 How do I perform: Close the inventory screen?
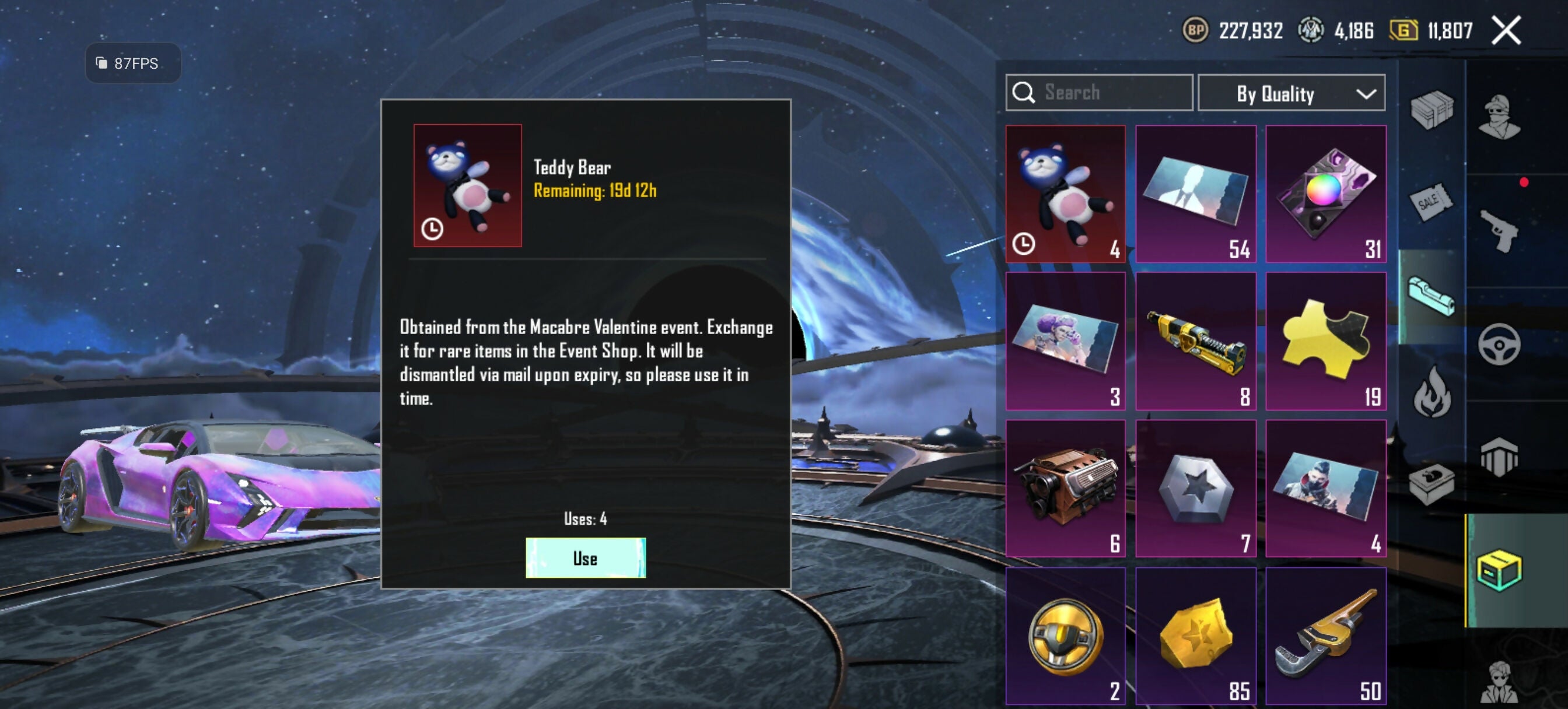[1506, 30]
